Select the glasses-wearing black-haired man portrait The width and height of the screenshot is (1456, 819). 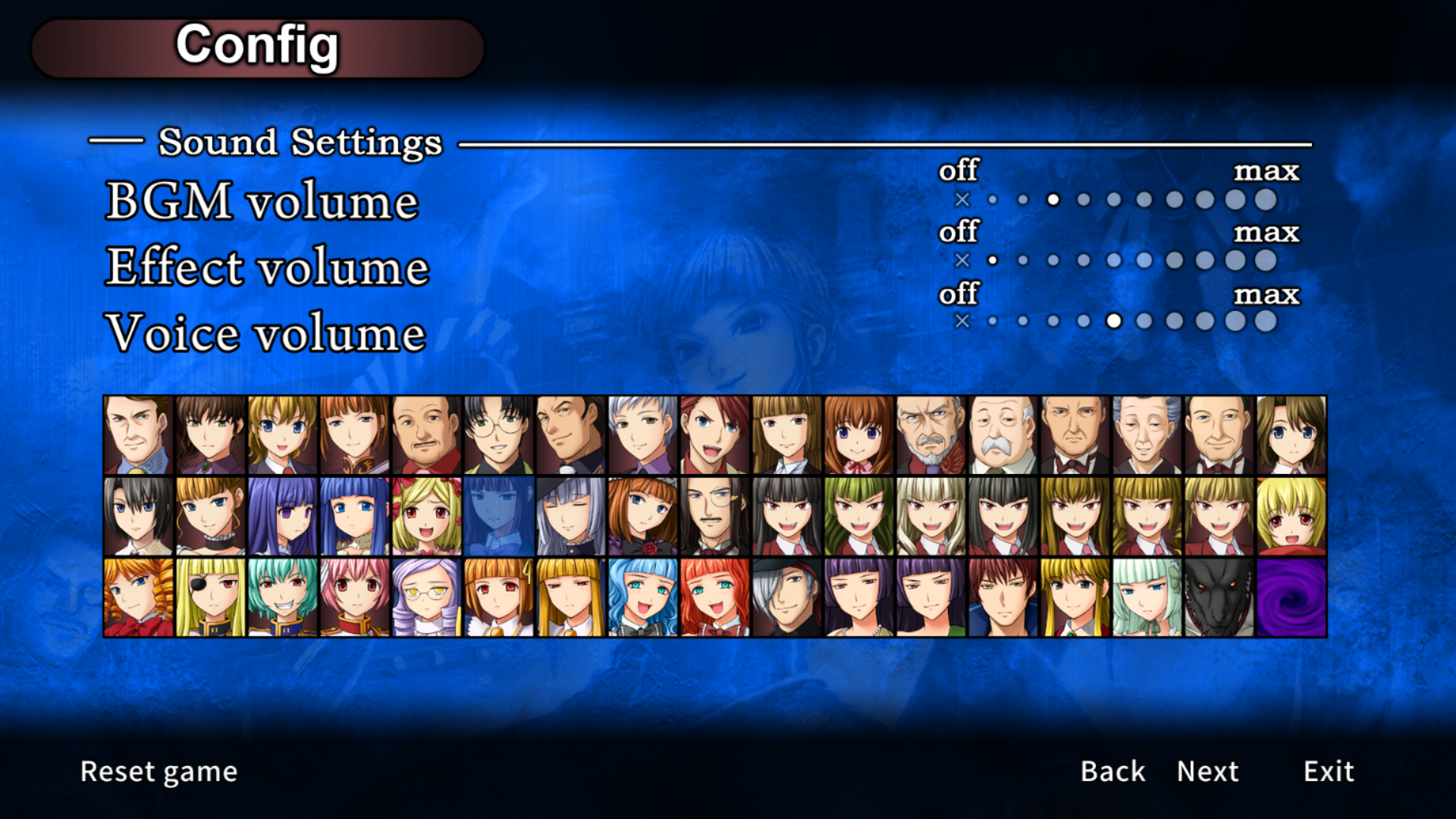(x=498, y=435)
